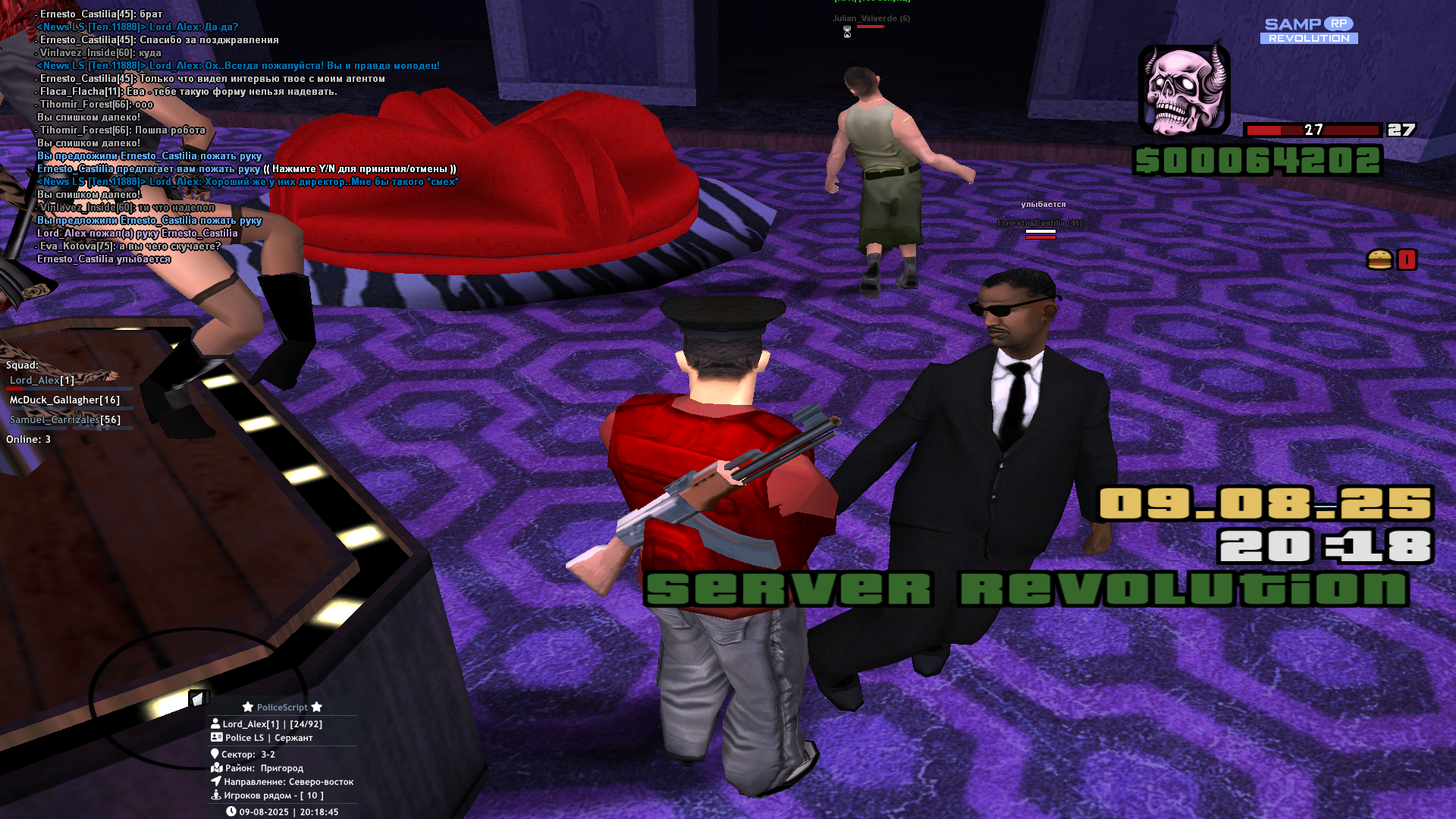The image size is (1456, 819).
Task: Click the skull weapon icon
Action: click(1183, 89)
